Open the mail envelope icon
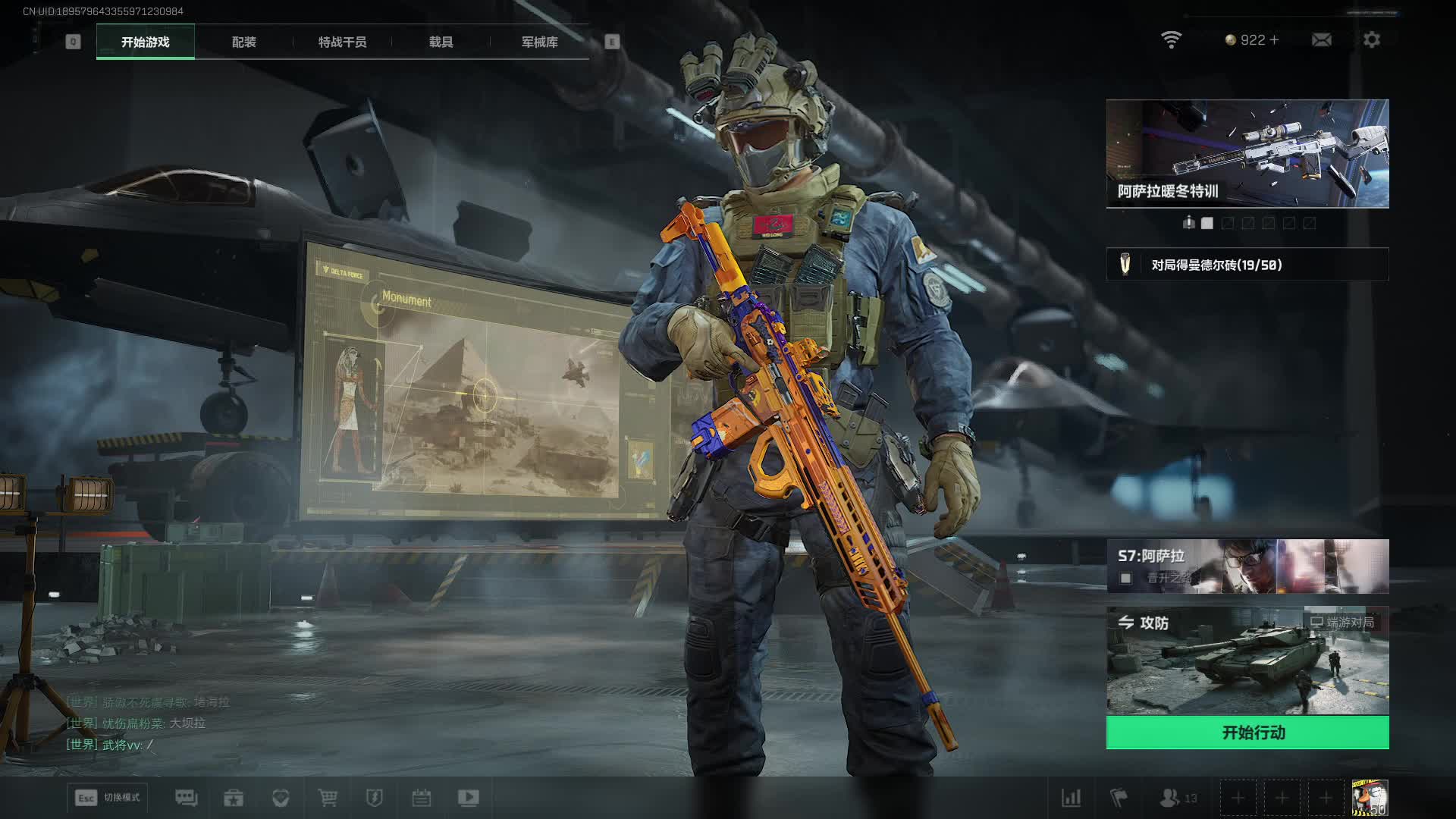The height and width of the screenshot is (819, 1456). pos(1321,39)
